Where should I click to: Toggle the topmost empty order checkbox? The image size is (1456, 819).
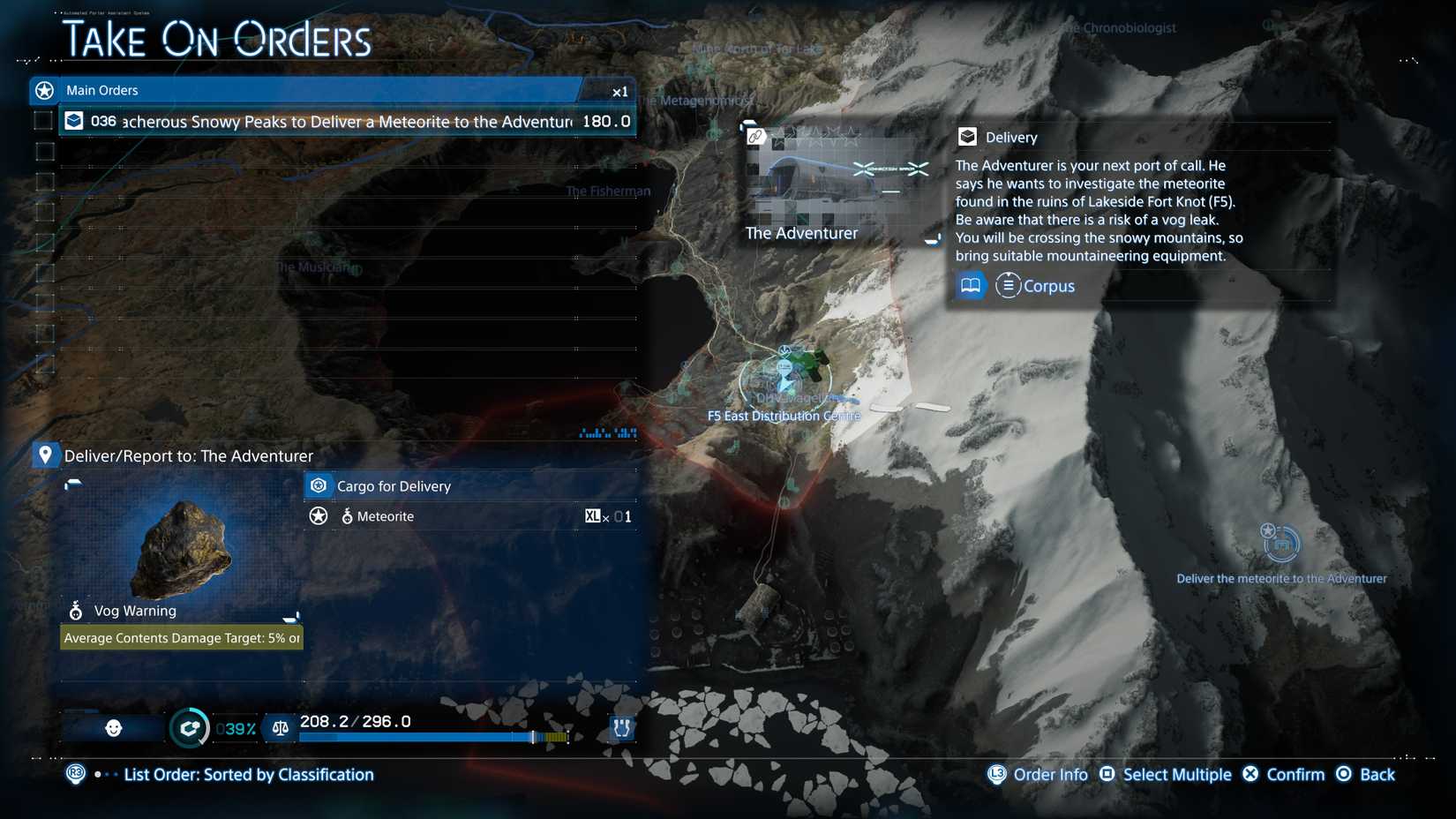click(x=41, y=150)
